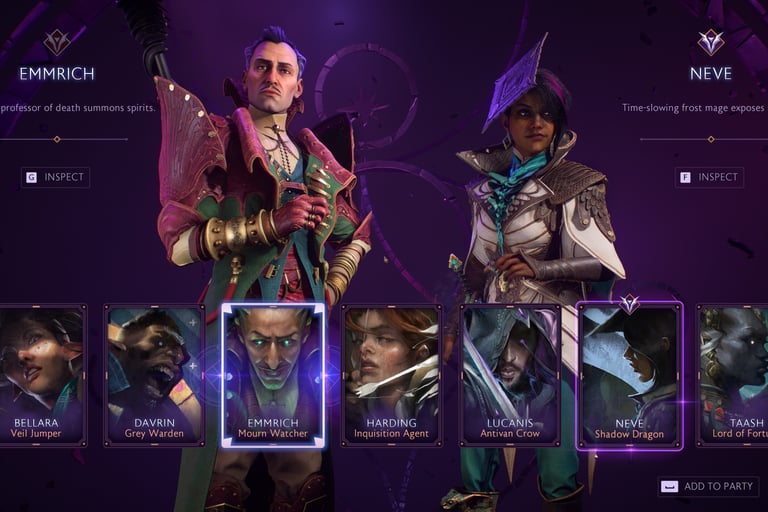Choose the Lucanis Antivan Crow card

point(509,375)
